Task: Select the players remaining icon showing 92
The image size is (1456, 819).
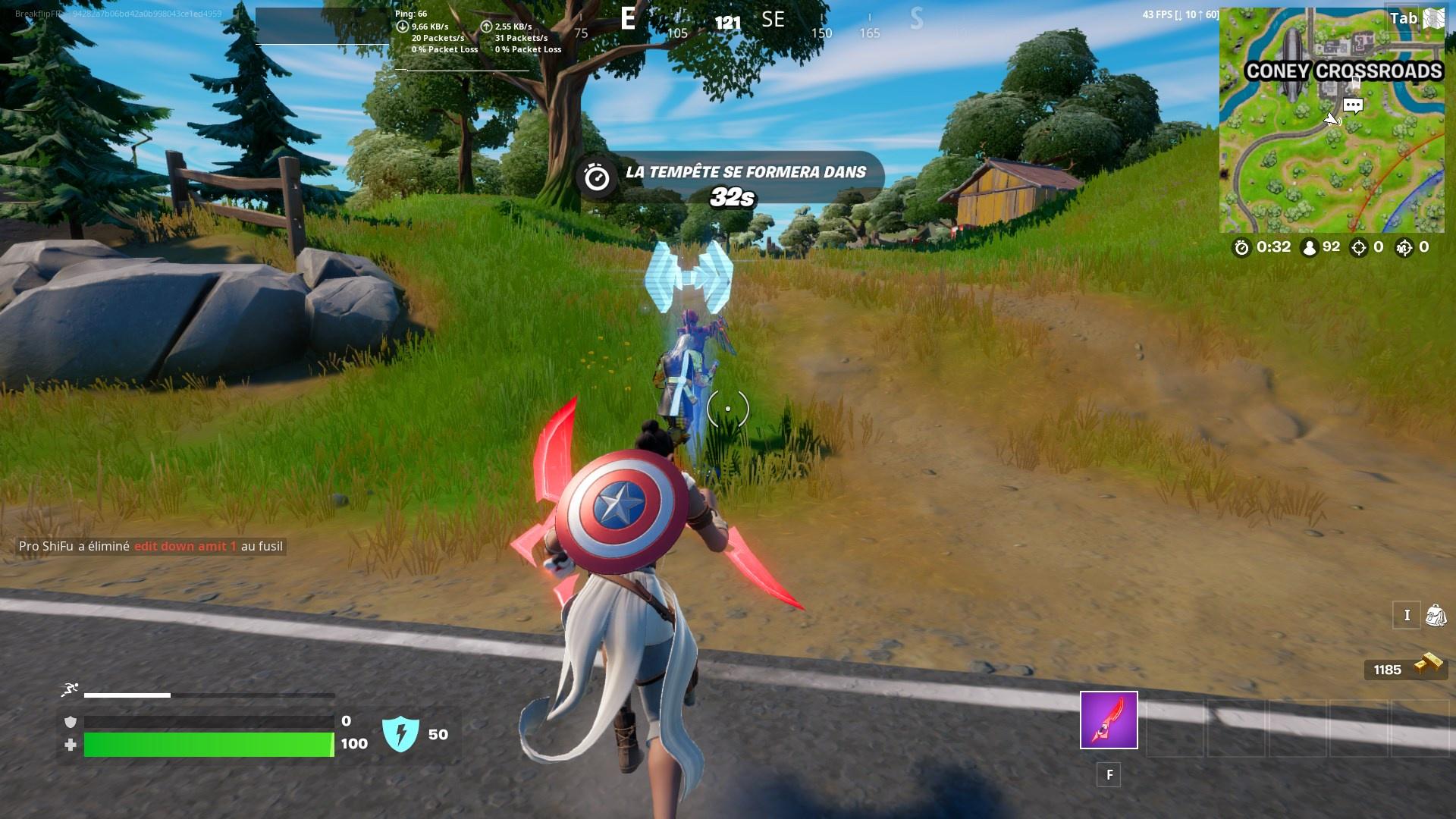Action: coord(1308,247)
